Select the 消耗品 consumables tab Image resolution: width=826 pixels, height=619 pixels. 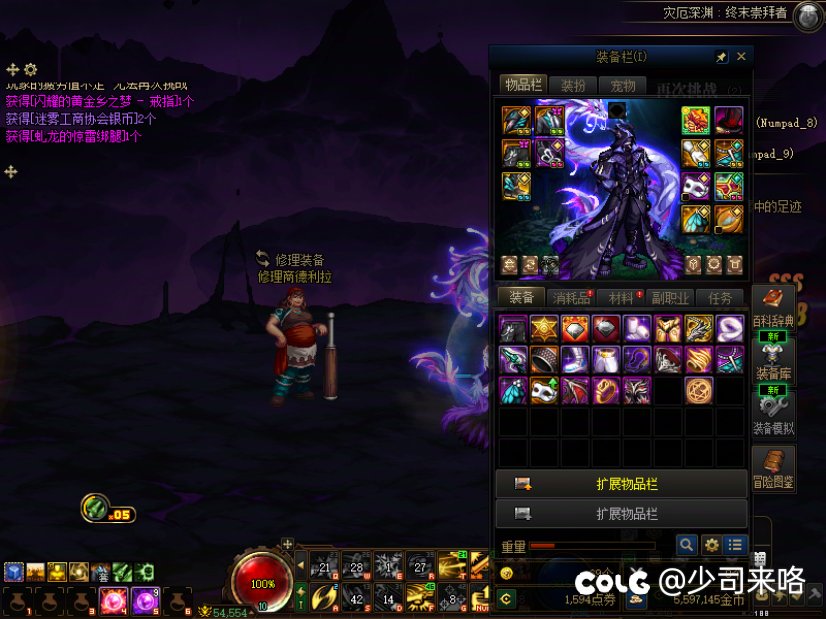[573, 297]
